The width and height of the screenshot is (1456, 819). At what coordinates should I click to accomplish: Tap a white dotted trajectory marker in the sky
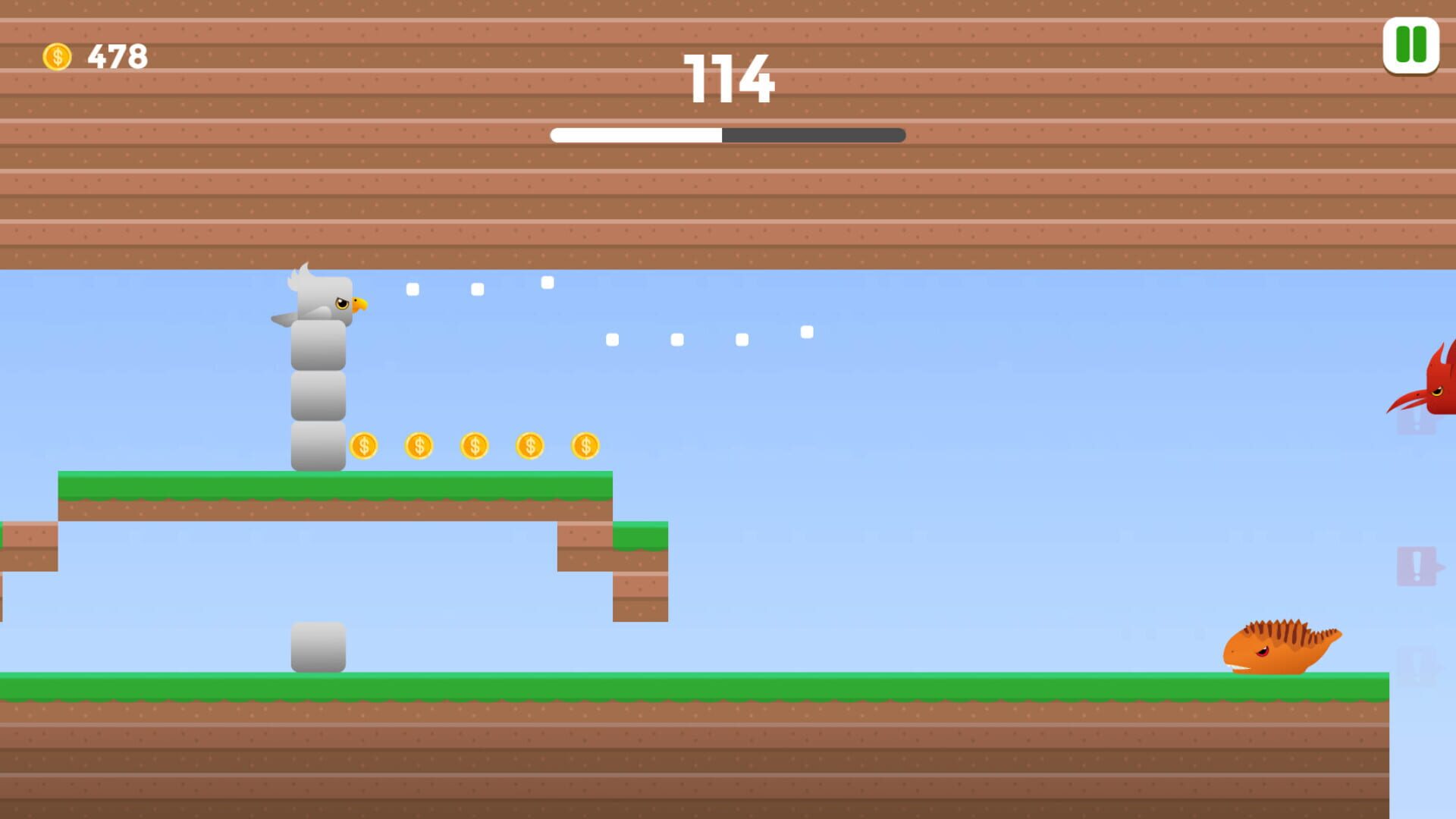[548, 283]
